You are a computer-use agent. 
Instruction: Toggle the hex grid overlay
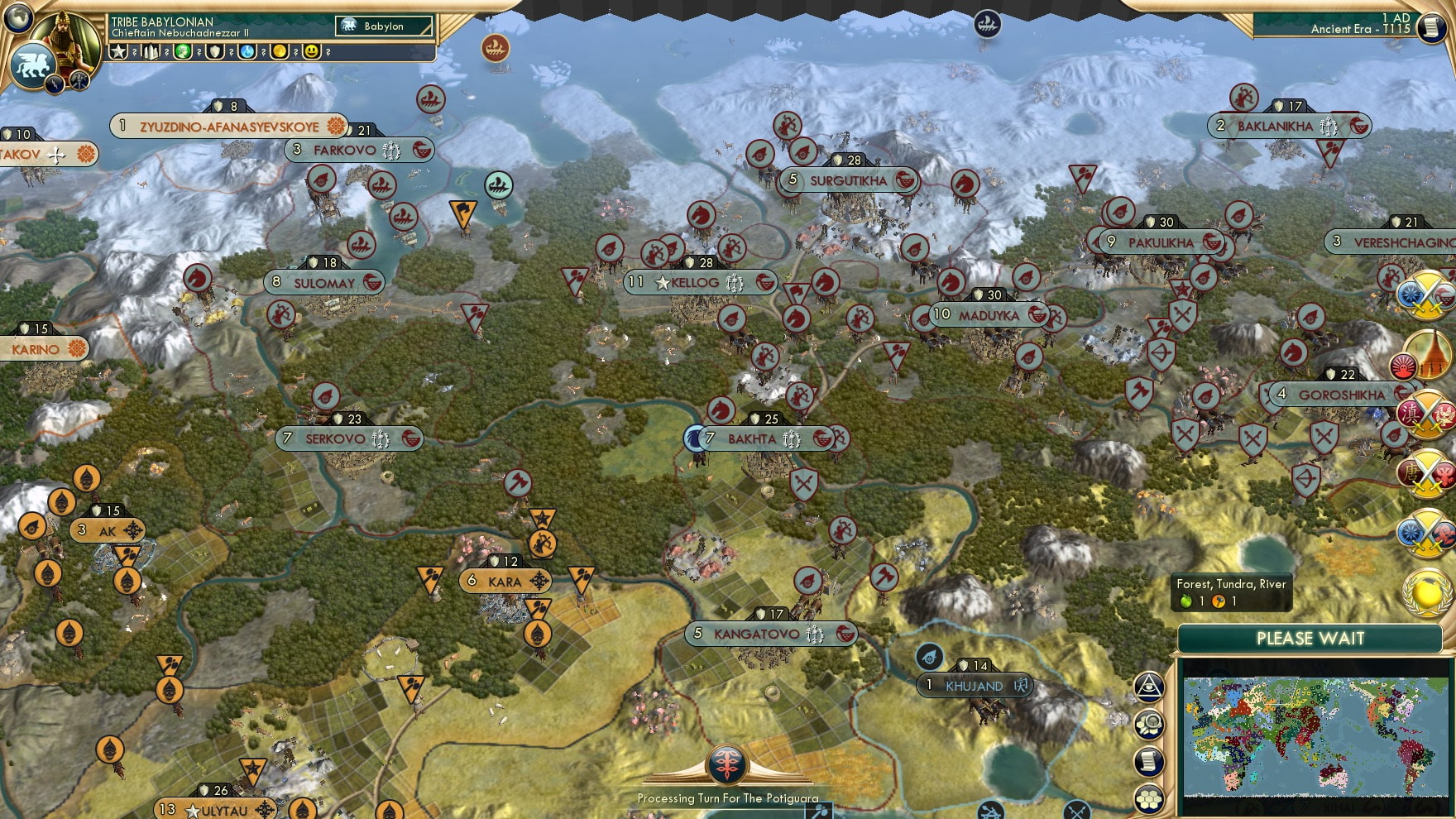point(1149,797)
